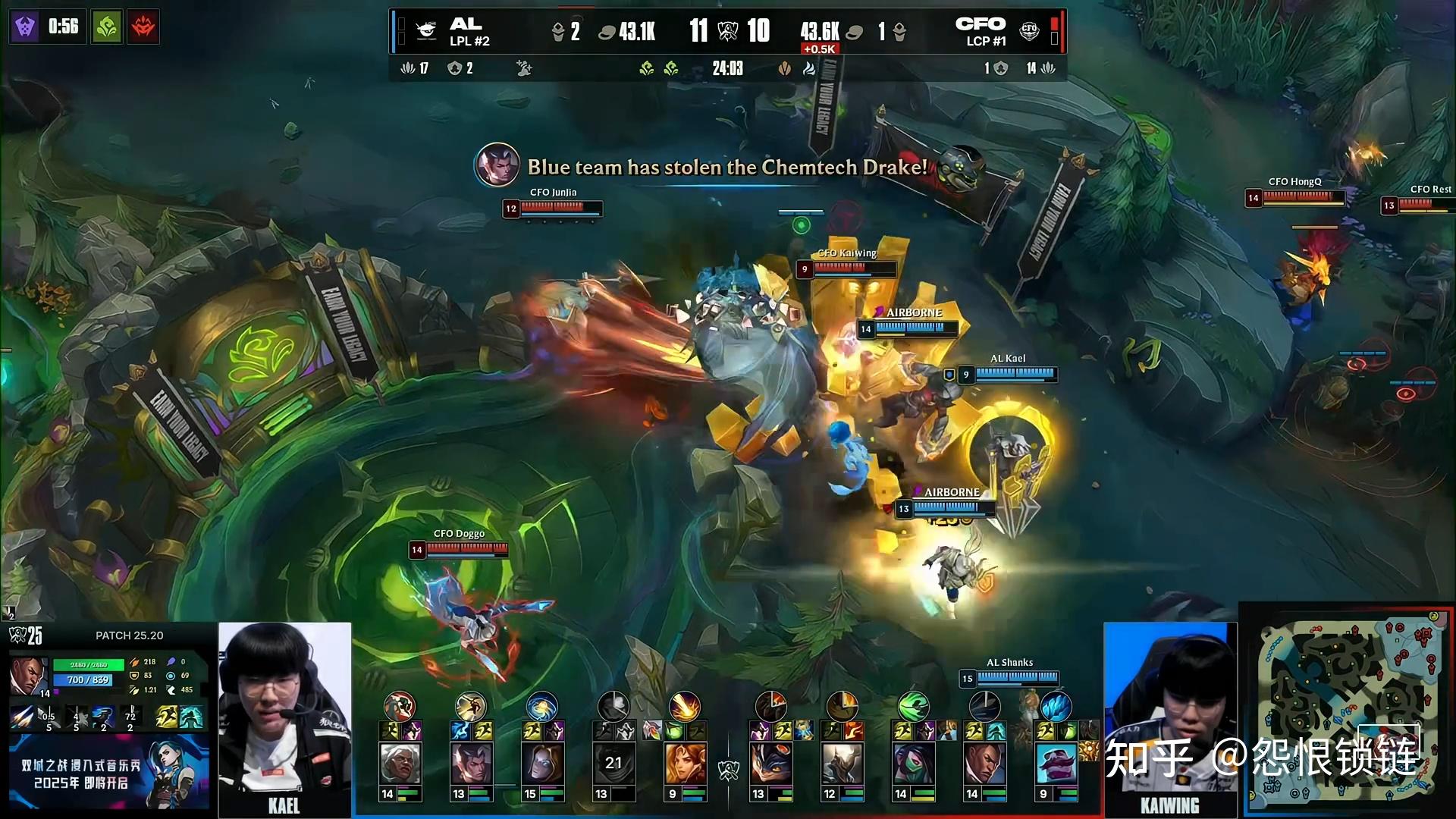Select the Leona champion portrait
This screenshot has height=819, width=1456.
[685, 764]
